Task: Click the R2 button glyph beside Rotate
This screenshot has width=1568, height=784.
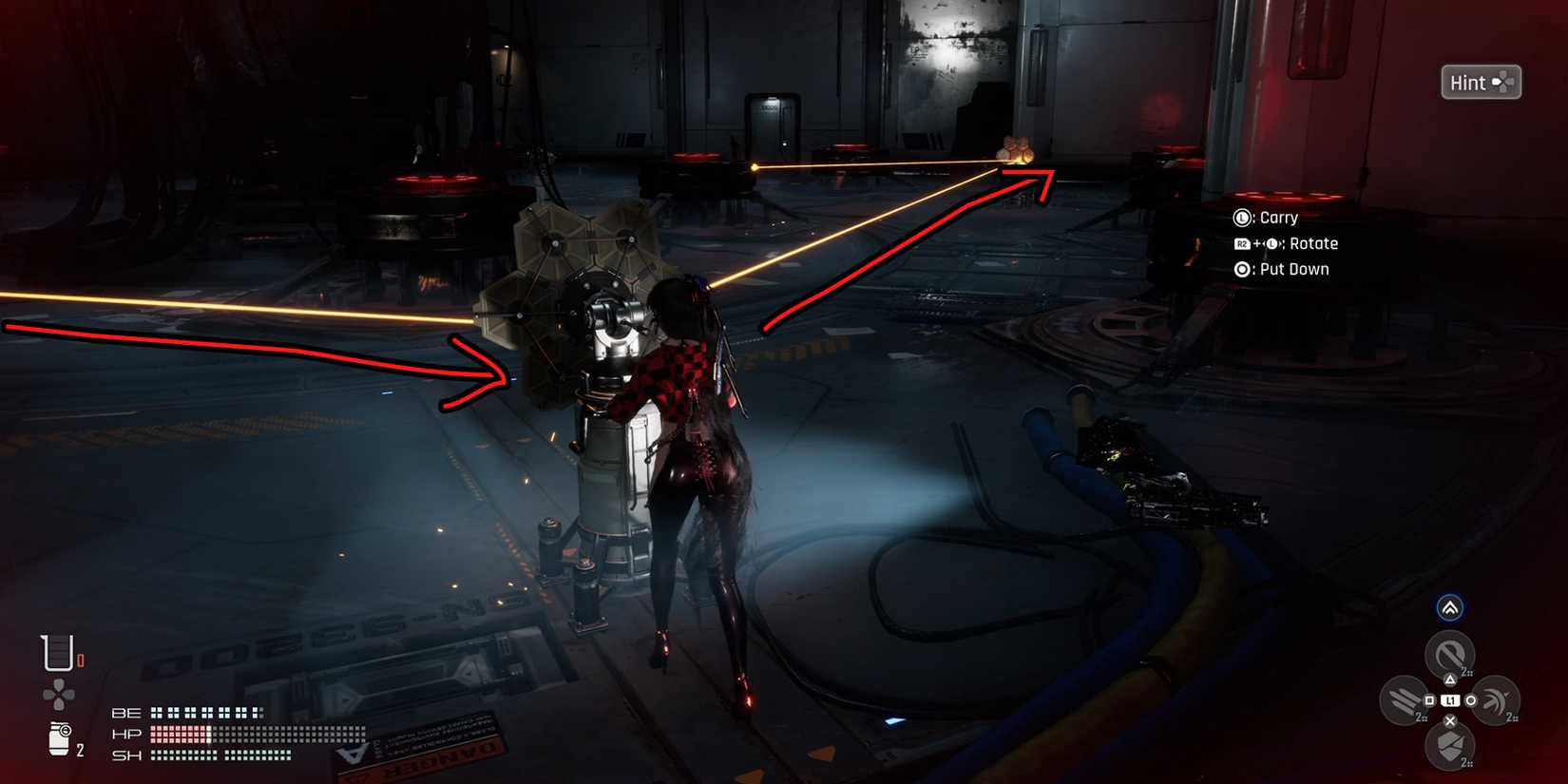Action: point(1241,243)
